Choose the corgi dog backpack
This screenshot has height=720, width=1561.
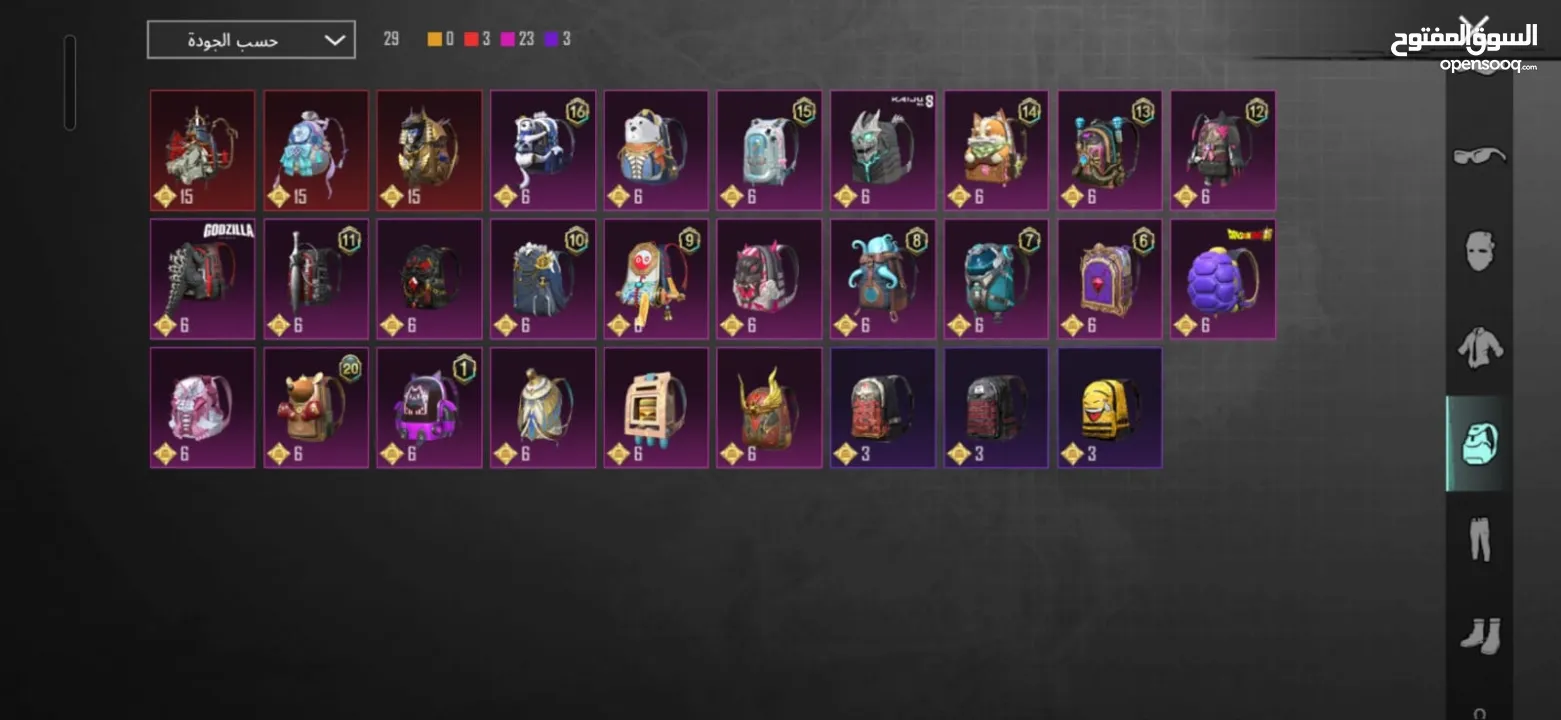[996, 150]
